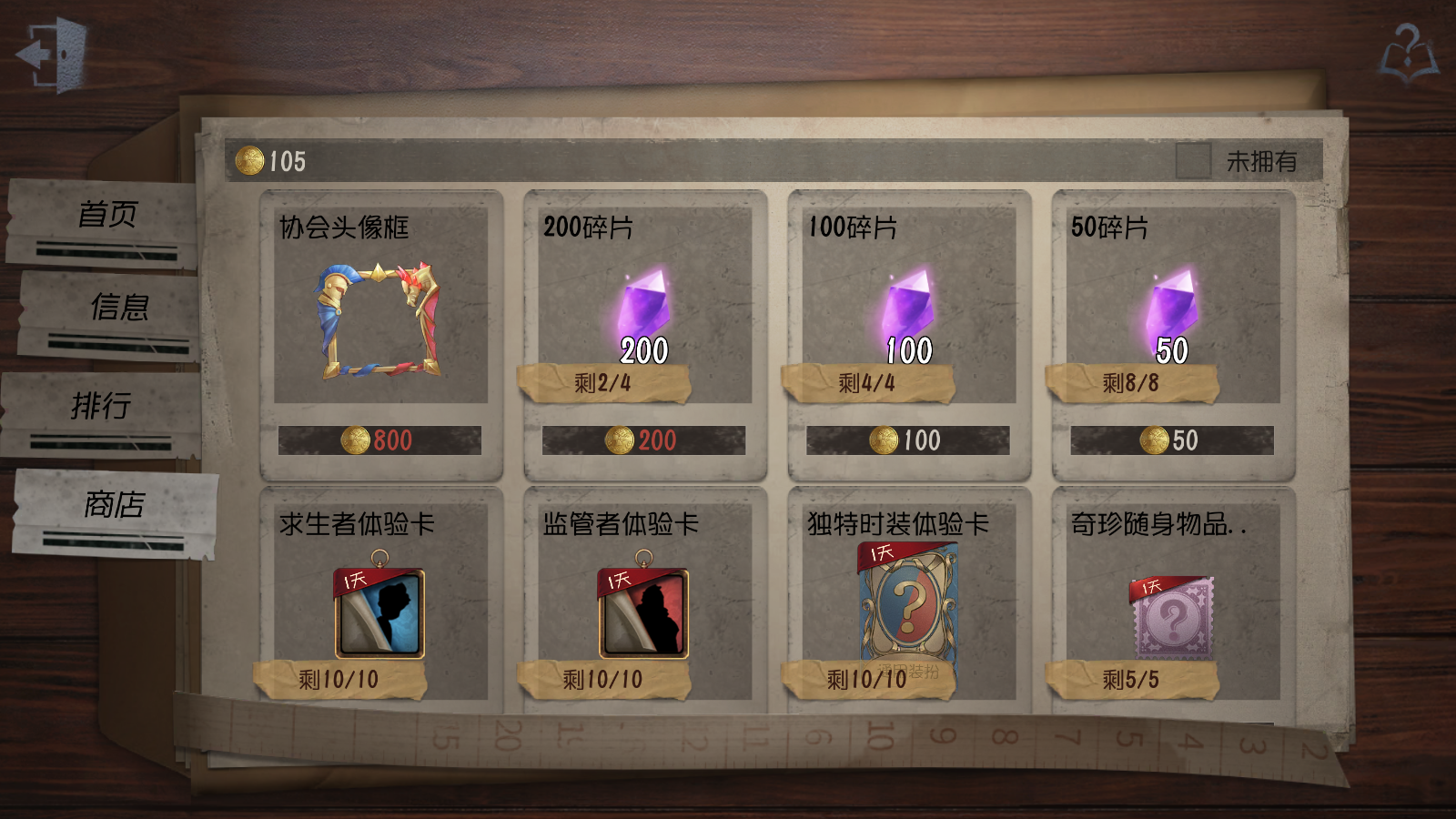This screenshot has height=819, width=1456.
Task: Click the survivor silhouette card in 求生者体验卡
Action: [378, 614]
